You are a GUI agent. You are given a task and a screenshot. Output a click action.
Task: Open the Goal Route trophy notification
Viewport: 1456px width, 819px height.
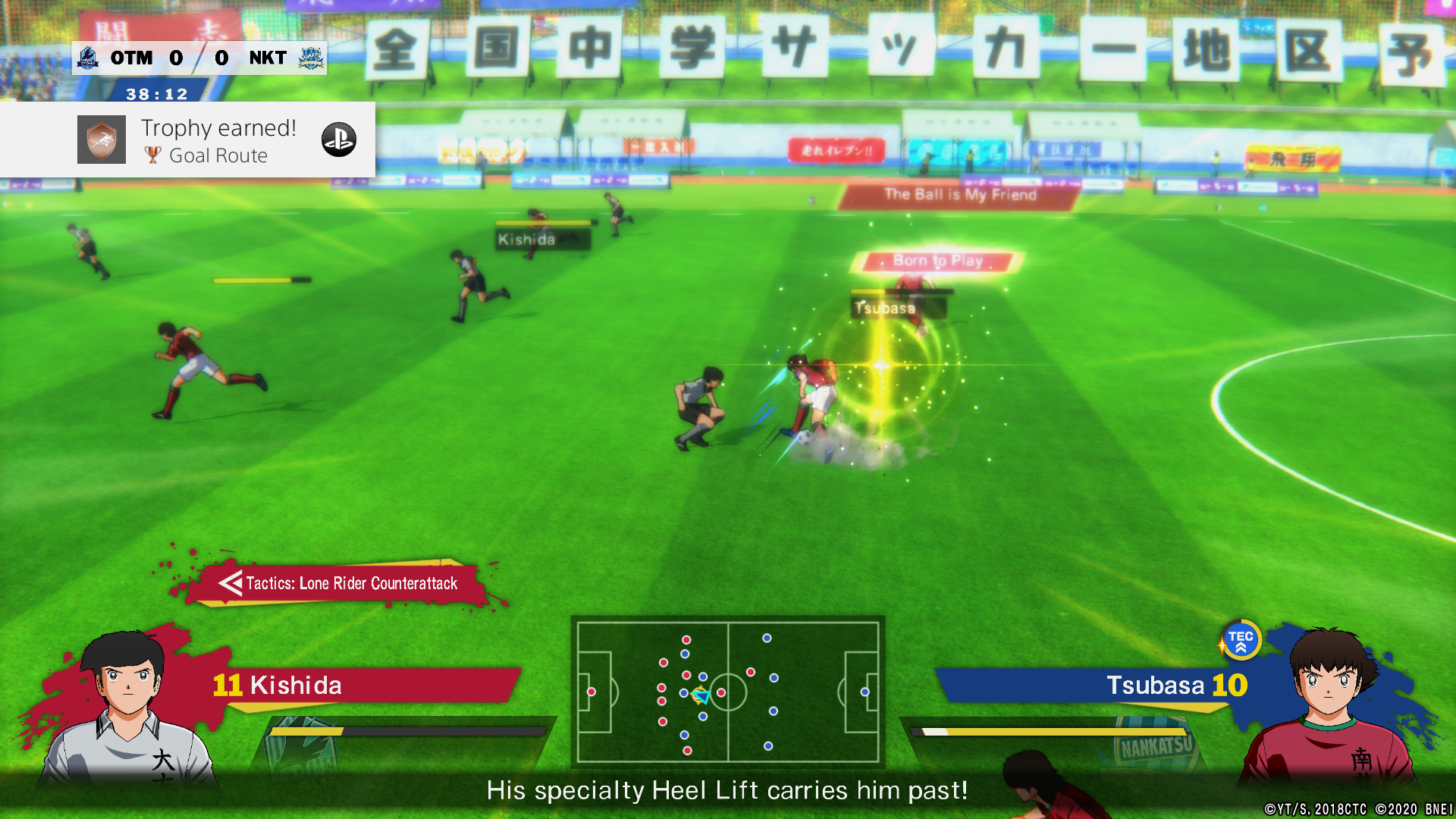point(218,141)
